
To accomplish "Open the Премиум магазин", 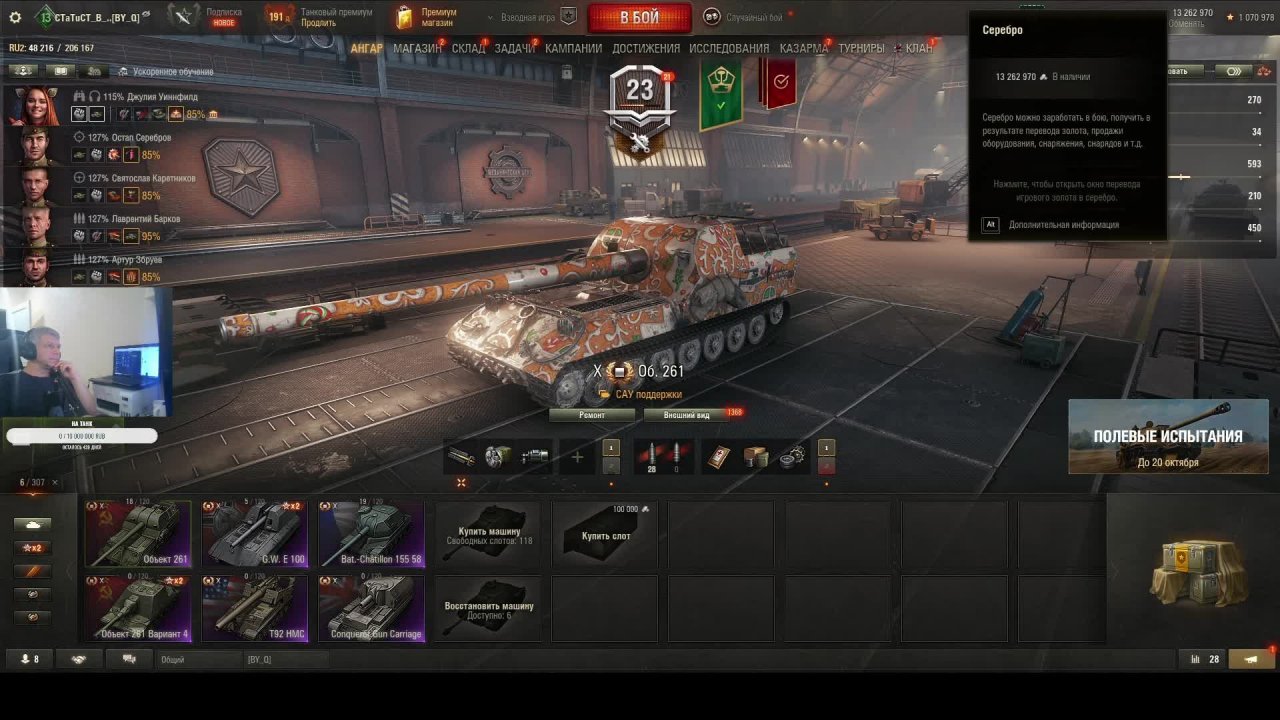I will tap(426, 17).
